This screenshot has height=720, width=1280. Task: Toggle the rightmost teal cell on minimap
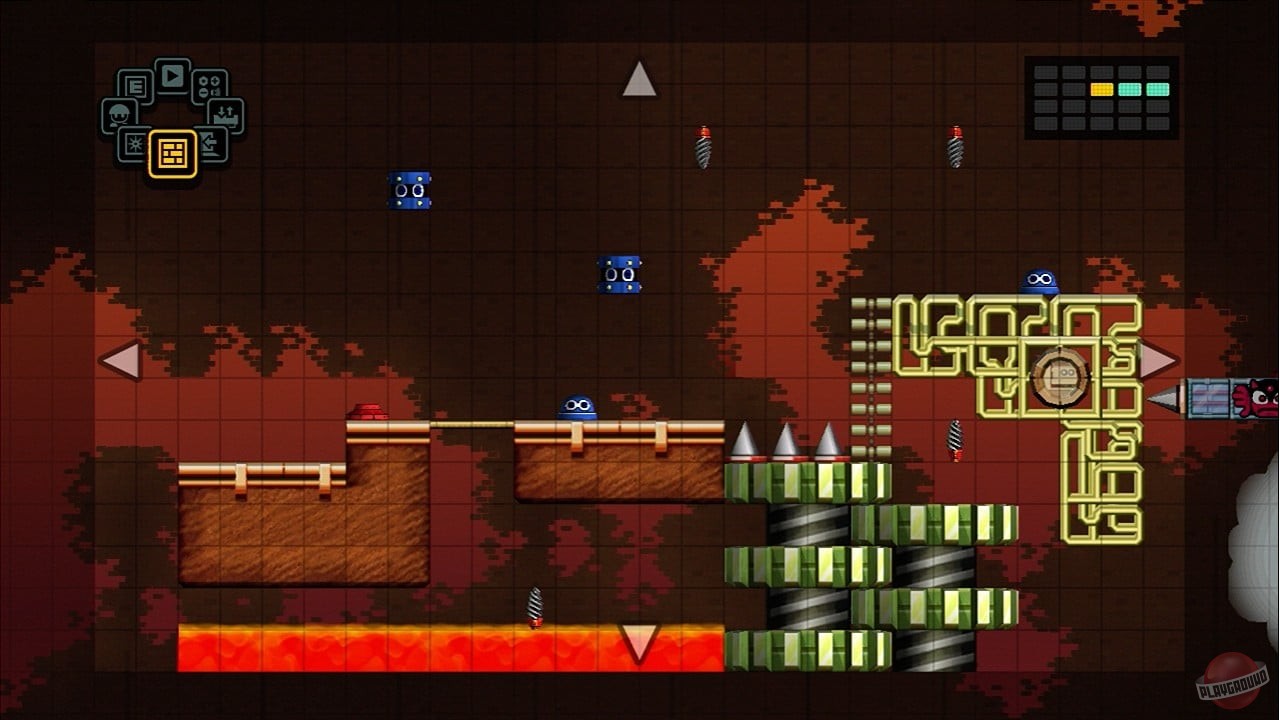1158,89
